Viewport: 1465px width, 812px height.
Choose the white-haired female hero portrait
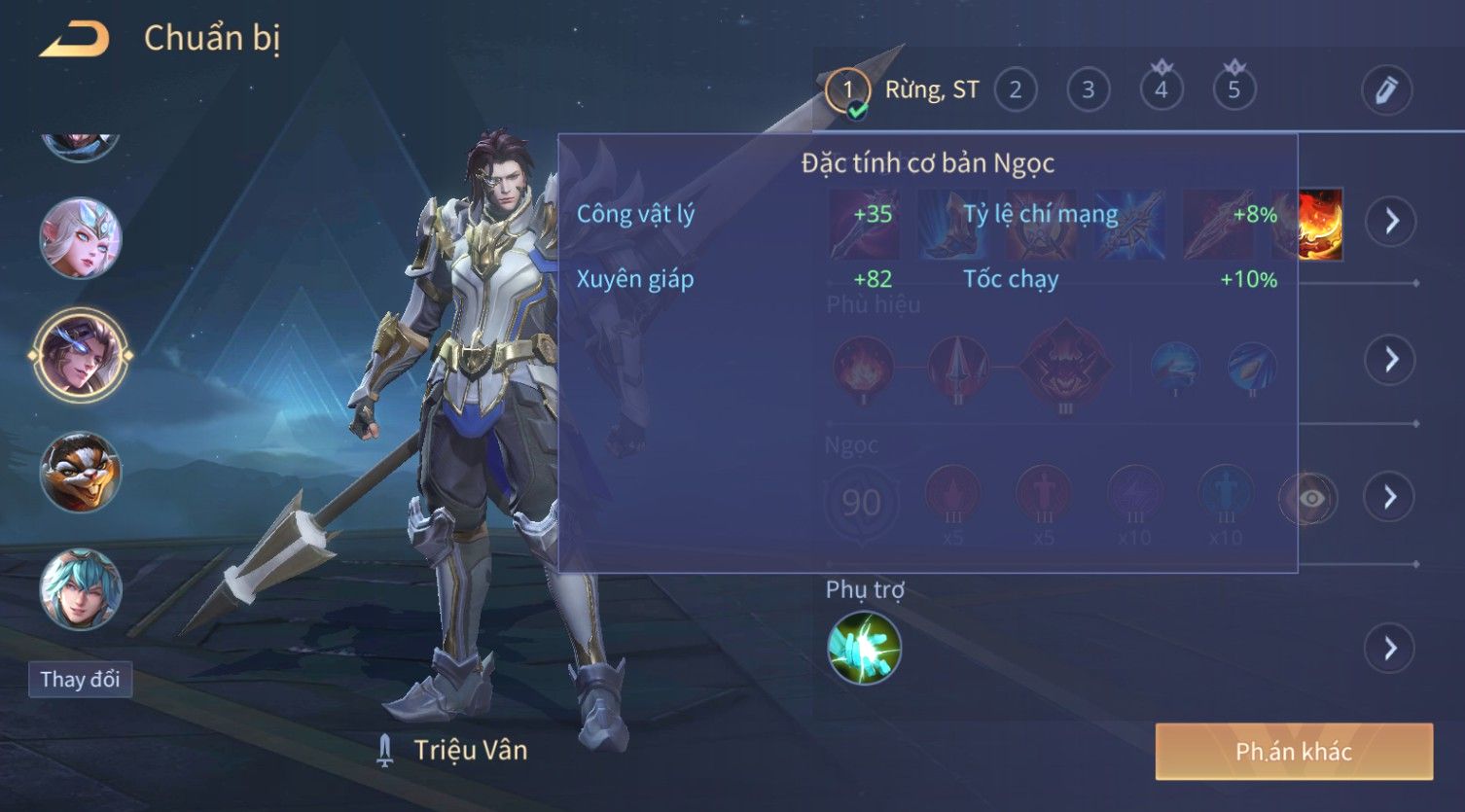[81, 238]
